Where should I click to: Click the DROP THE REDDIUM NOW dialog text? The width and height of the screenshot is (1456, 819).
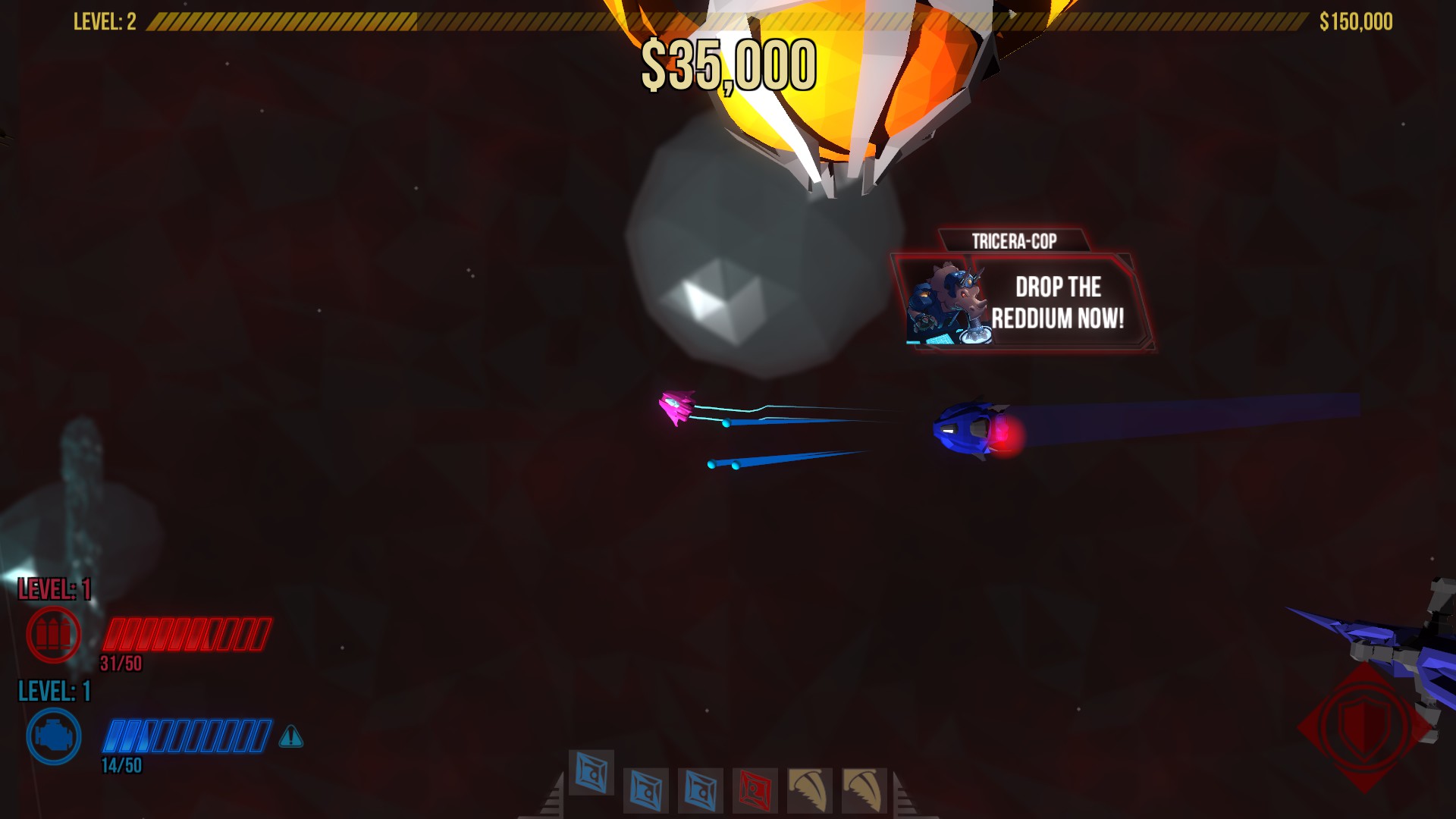coord(1056,301)
